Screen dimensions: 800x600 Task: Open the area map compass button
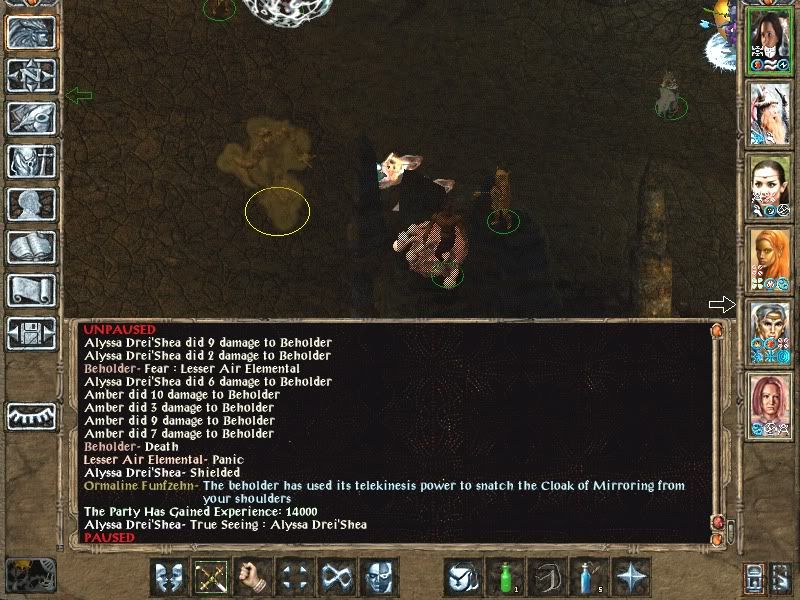[x=31, y=76]
